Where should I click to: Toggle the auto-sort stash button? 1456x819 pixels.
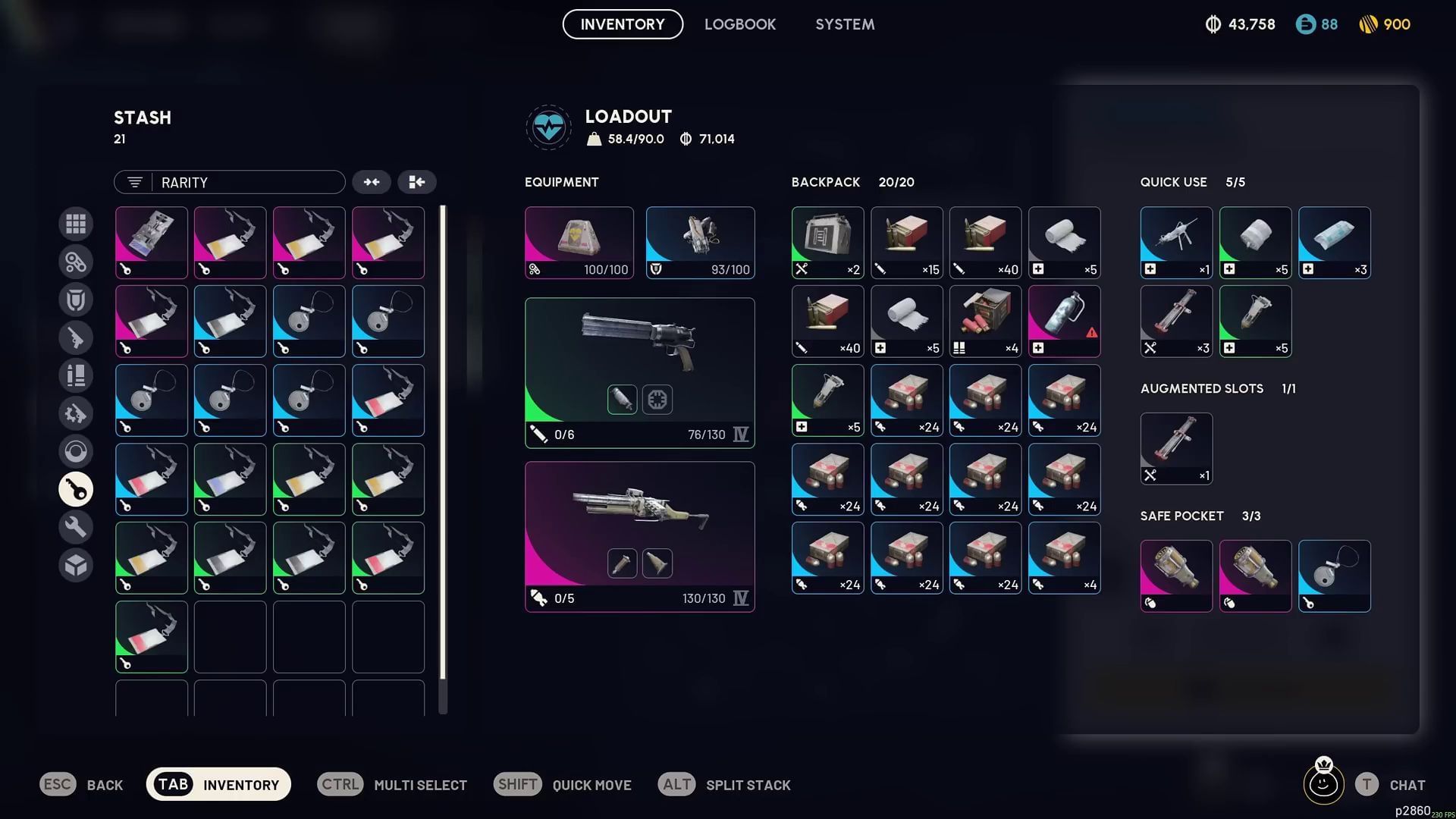pos(417,182)
